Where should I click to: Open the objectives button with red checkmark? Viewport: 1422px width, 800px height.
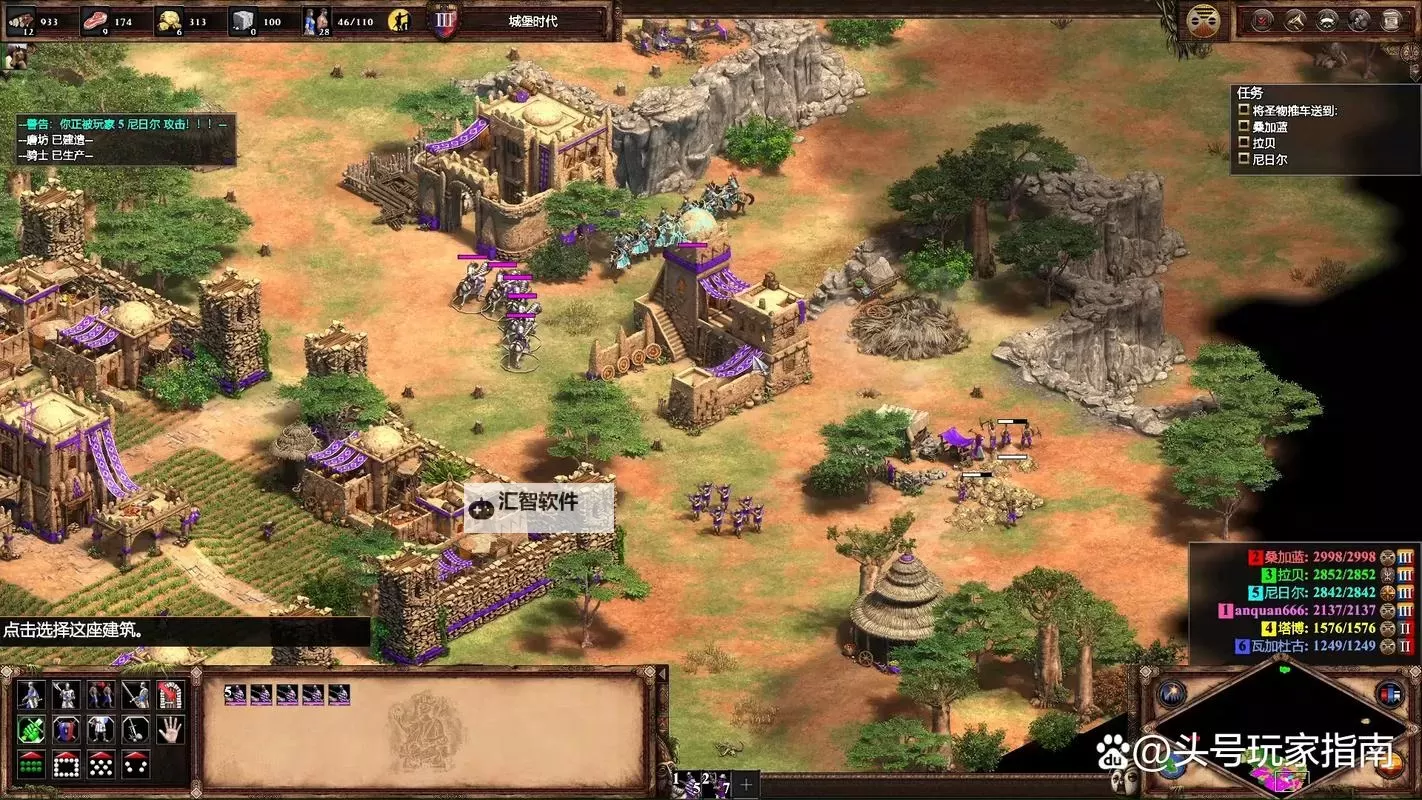(1263, 19)
